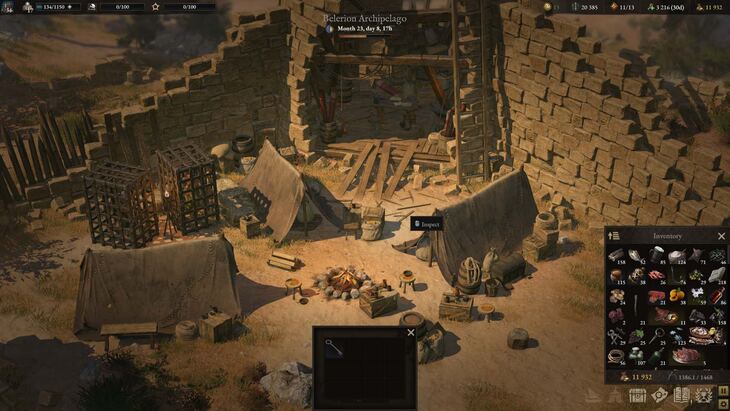Select the magnifying glass item in inventory
The width and height of the screenshot is (730, 411).
point(656,334)
